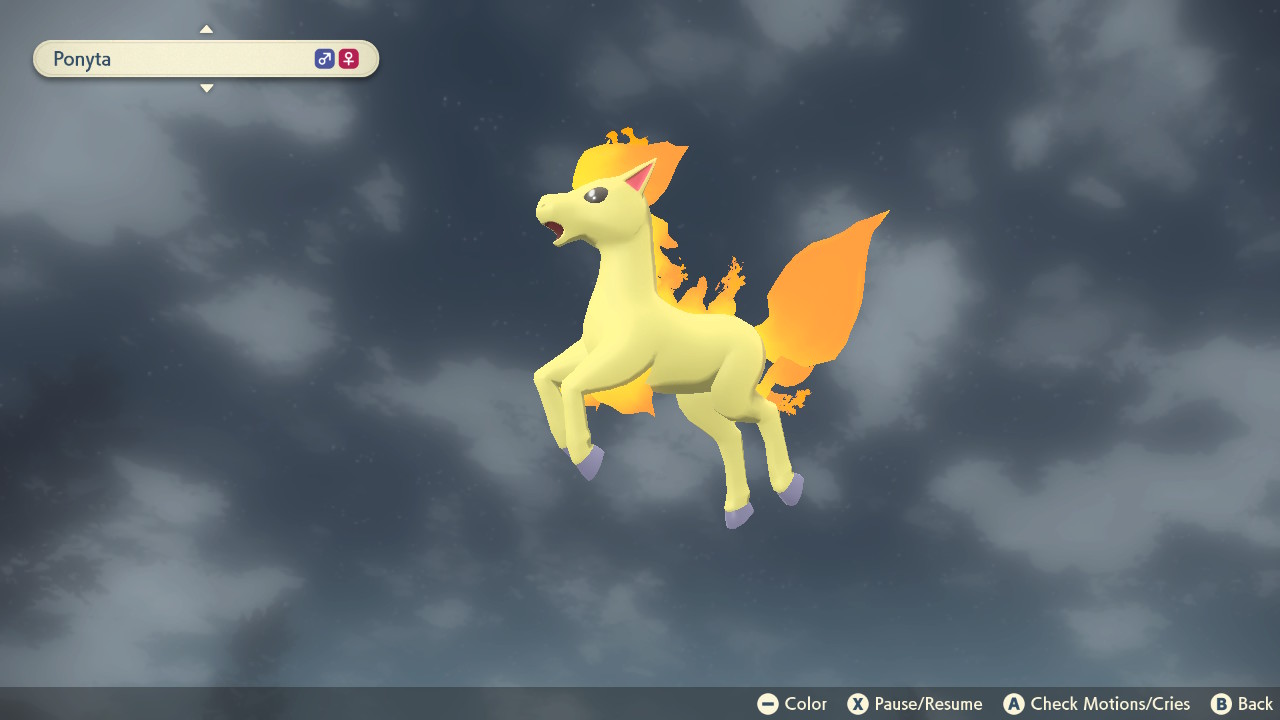Click the blue male symbol on the name bar
Image resolution: width=1280 pixels, height=720 pixels.
324,58
